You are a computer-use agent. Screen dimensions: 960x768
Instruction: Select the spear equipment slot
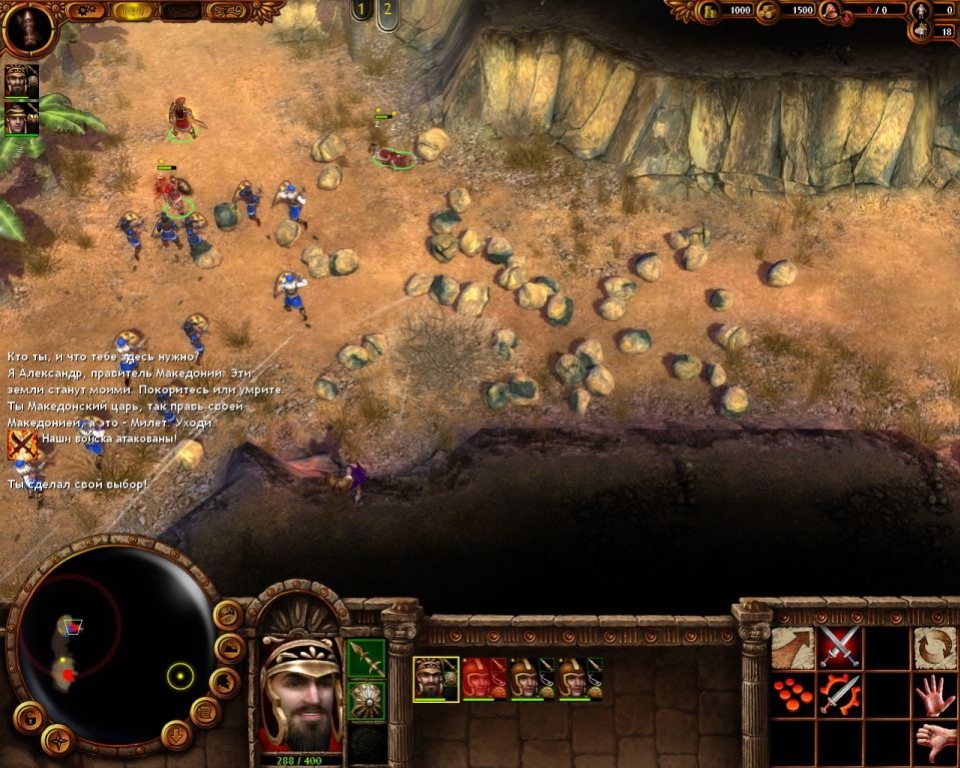(x=366, y=658)
